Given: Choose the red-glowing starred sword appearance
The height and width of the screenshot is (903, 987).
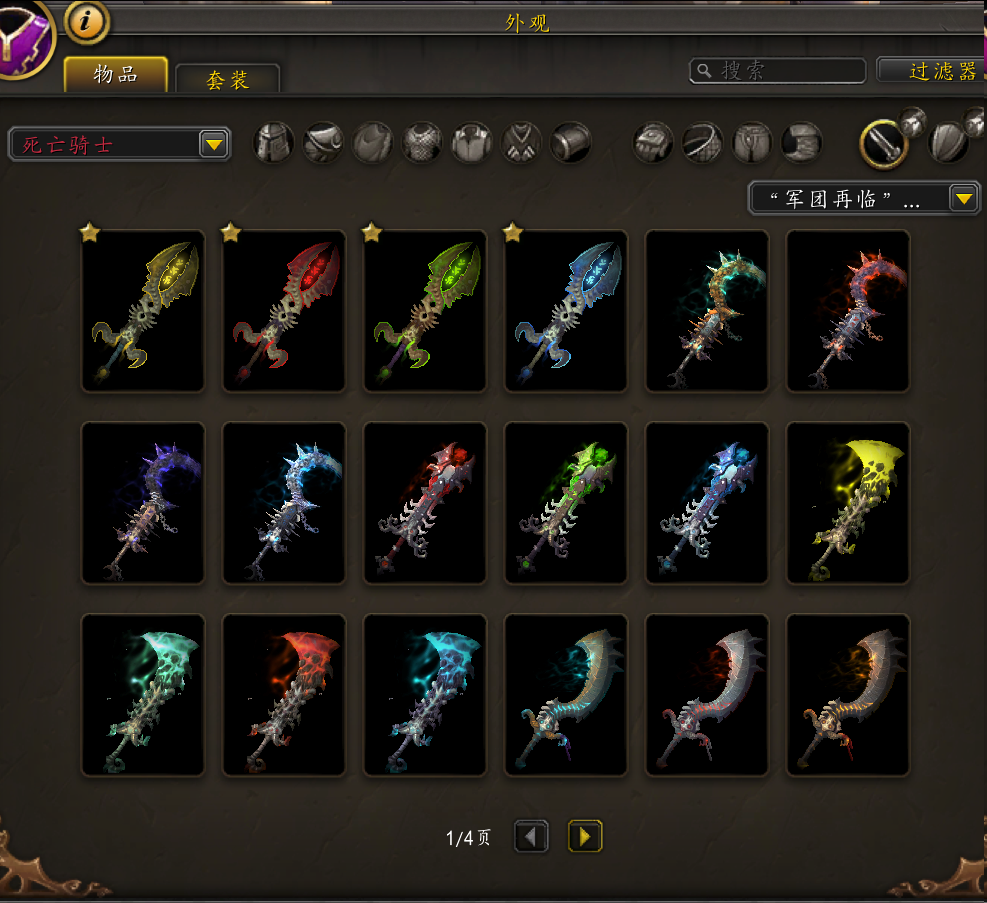Looking at the screenshot, I should 284,311.
